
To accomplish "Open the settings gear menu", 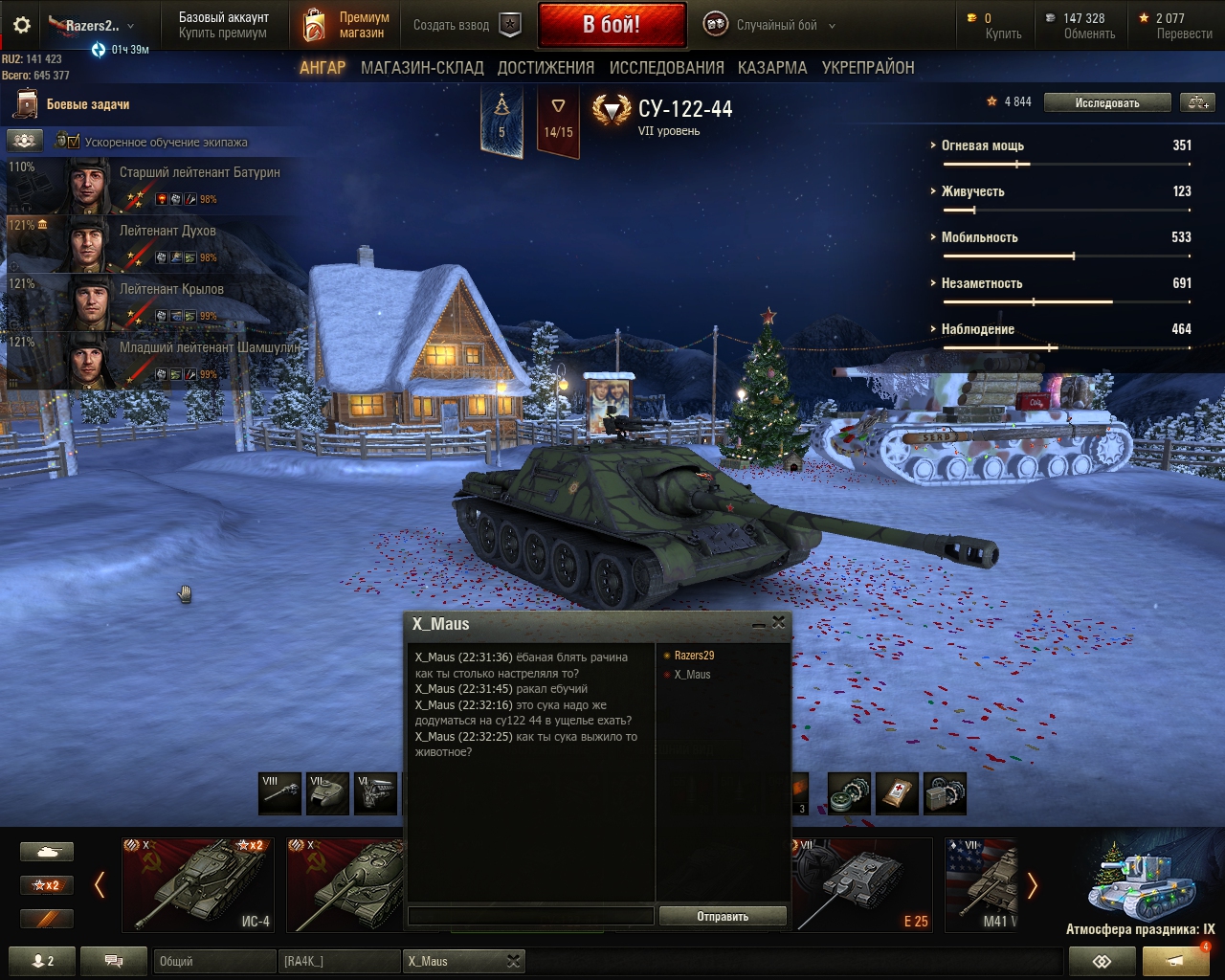I will tap(21, 25).
